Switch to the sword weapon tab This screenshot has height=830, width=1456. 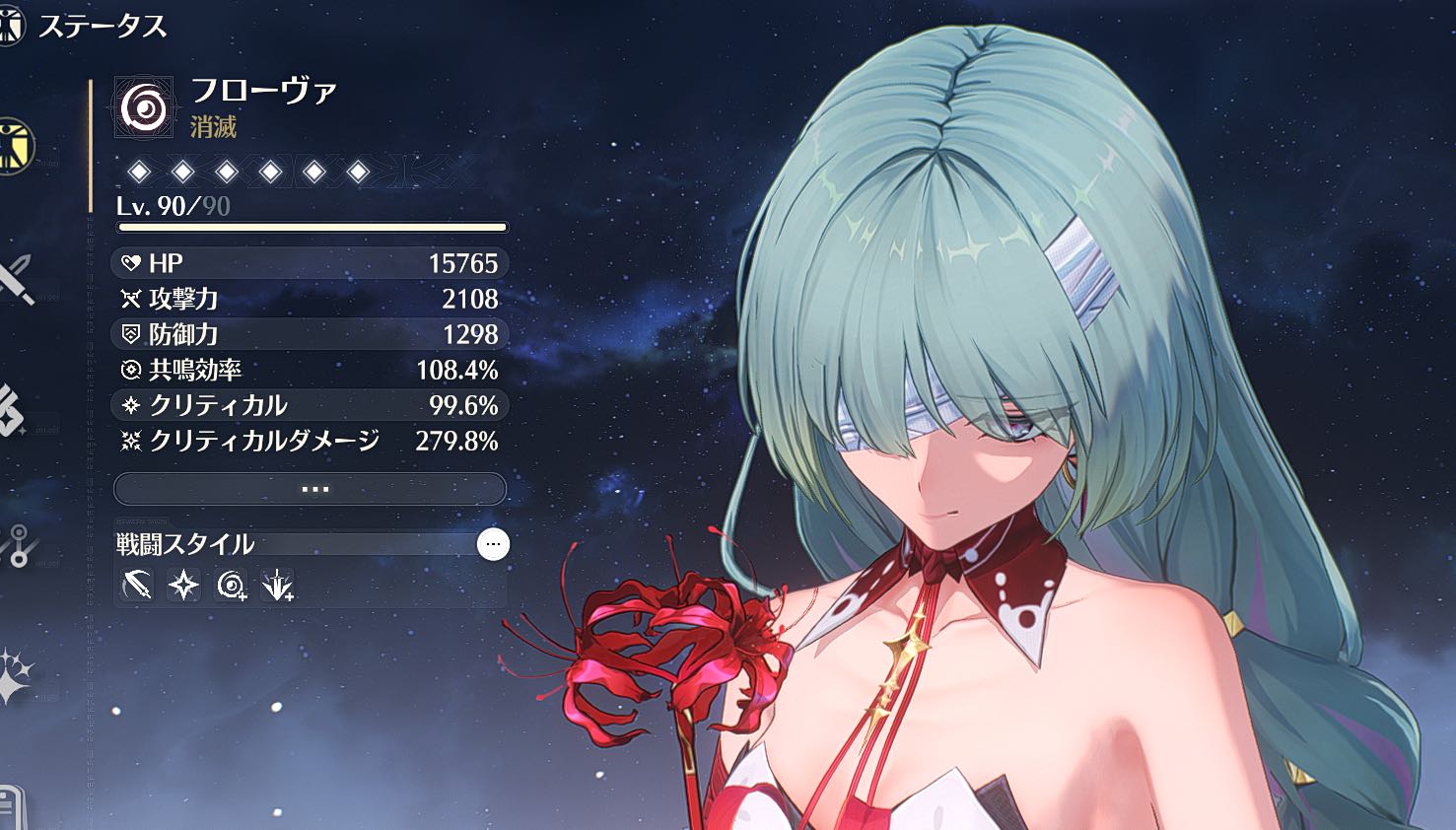coord(15,277)
